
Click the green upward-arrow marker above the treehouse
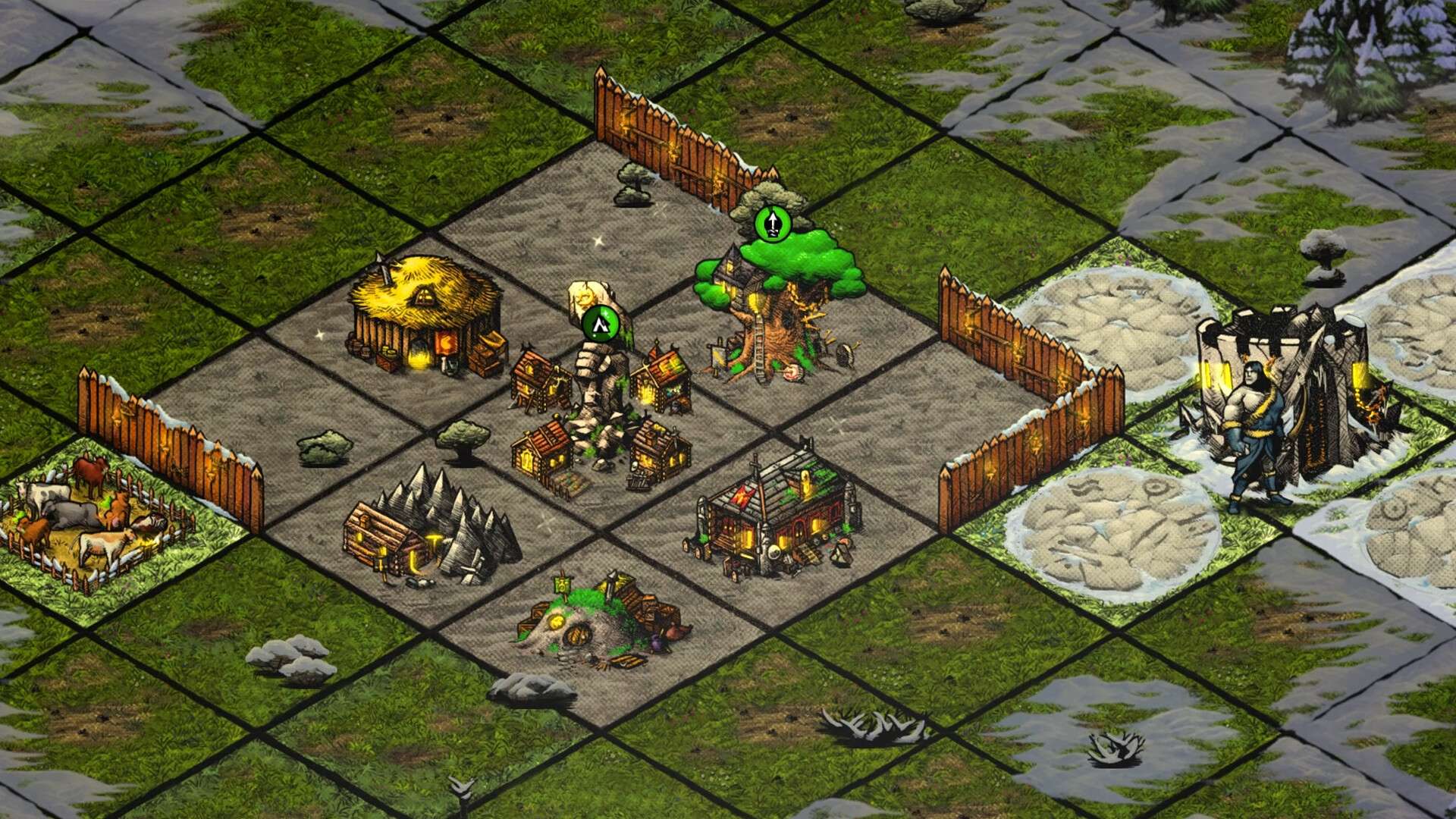point(773,224)
